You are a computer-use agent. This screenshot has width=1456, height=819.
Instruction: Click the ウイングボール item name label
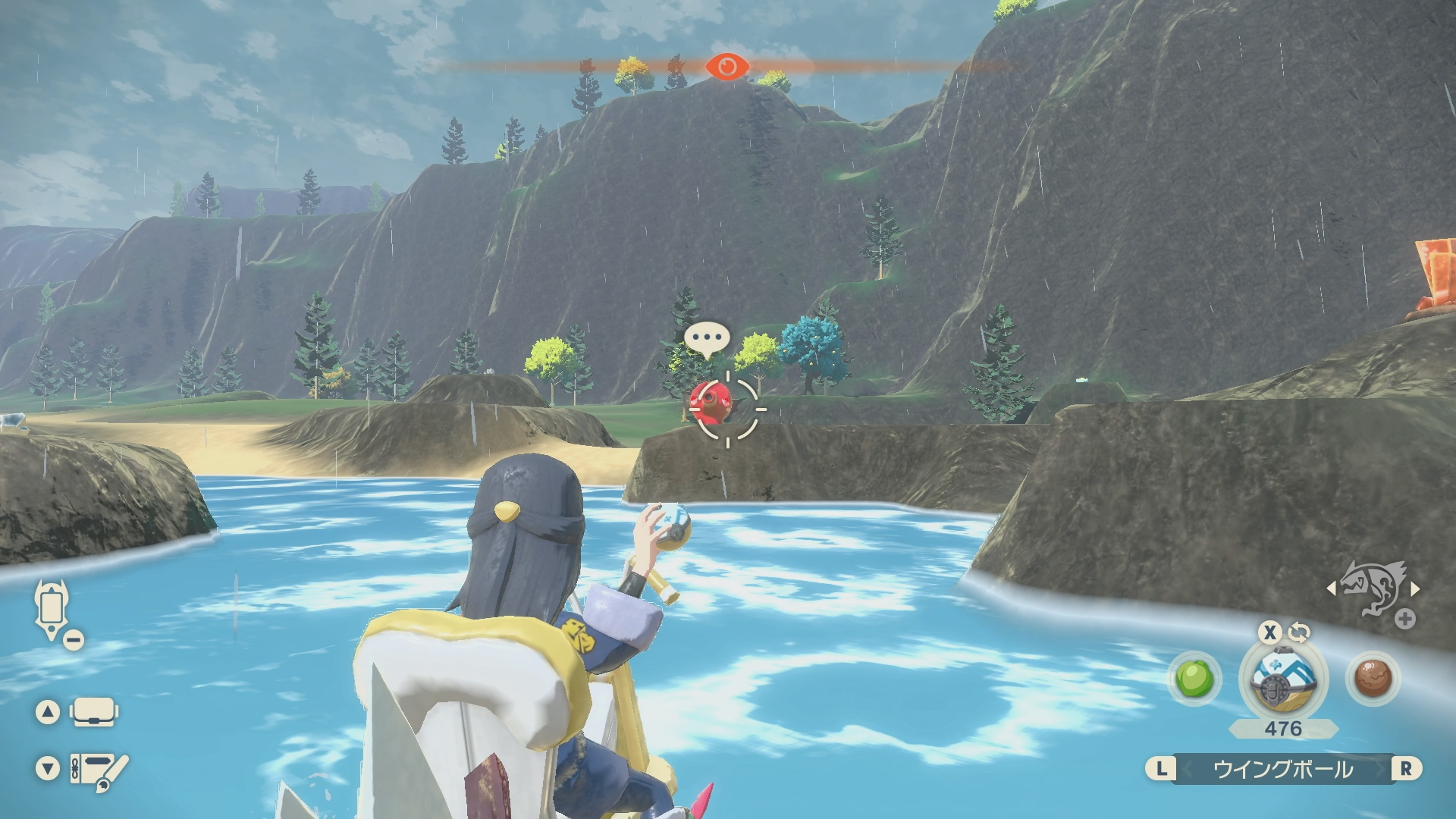[x=1283, y=770]
